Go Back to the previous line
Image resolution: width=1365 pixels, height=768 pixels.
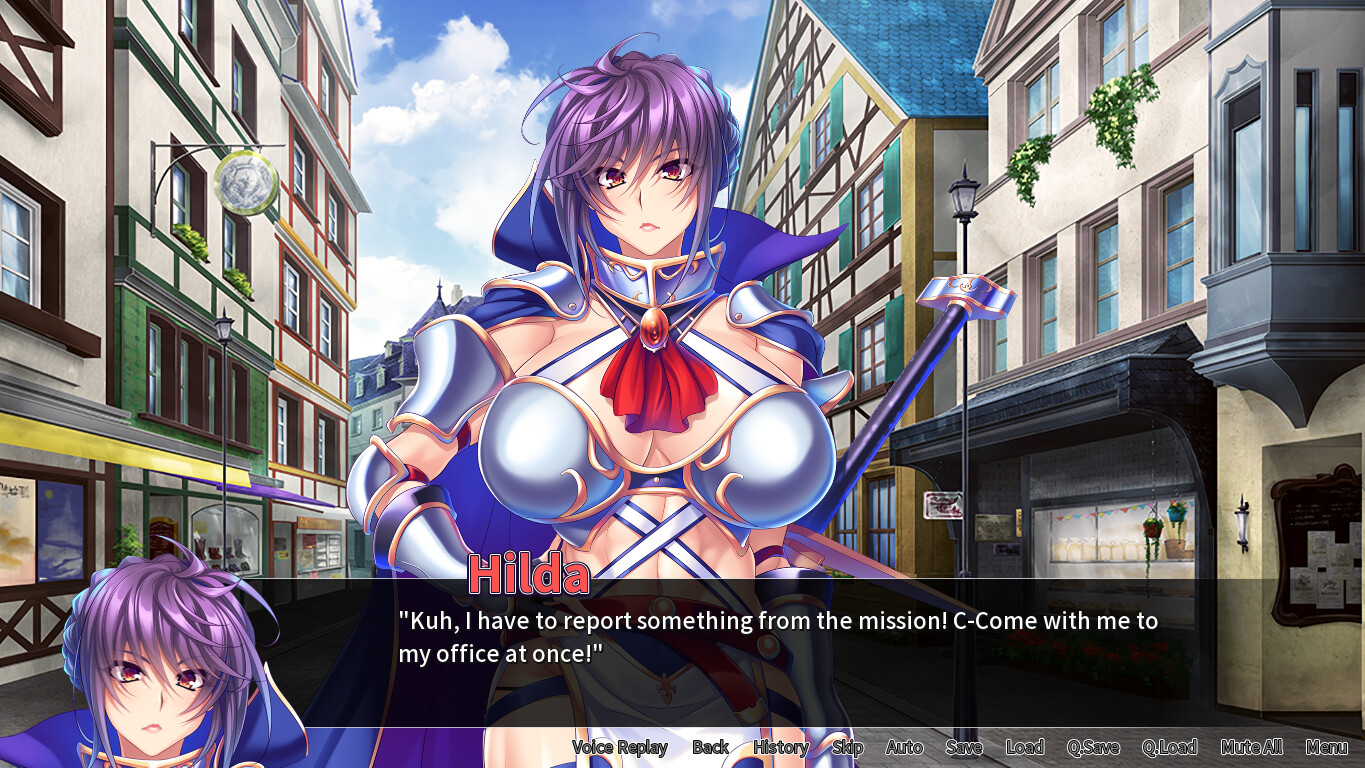click(x=711, y=747)
